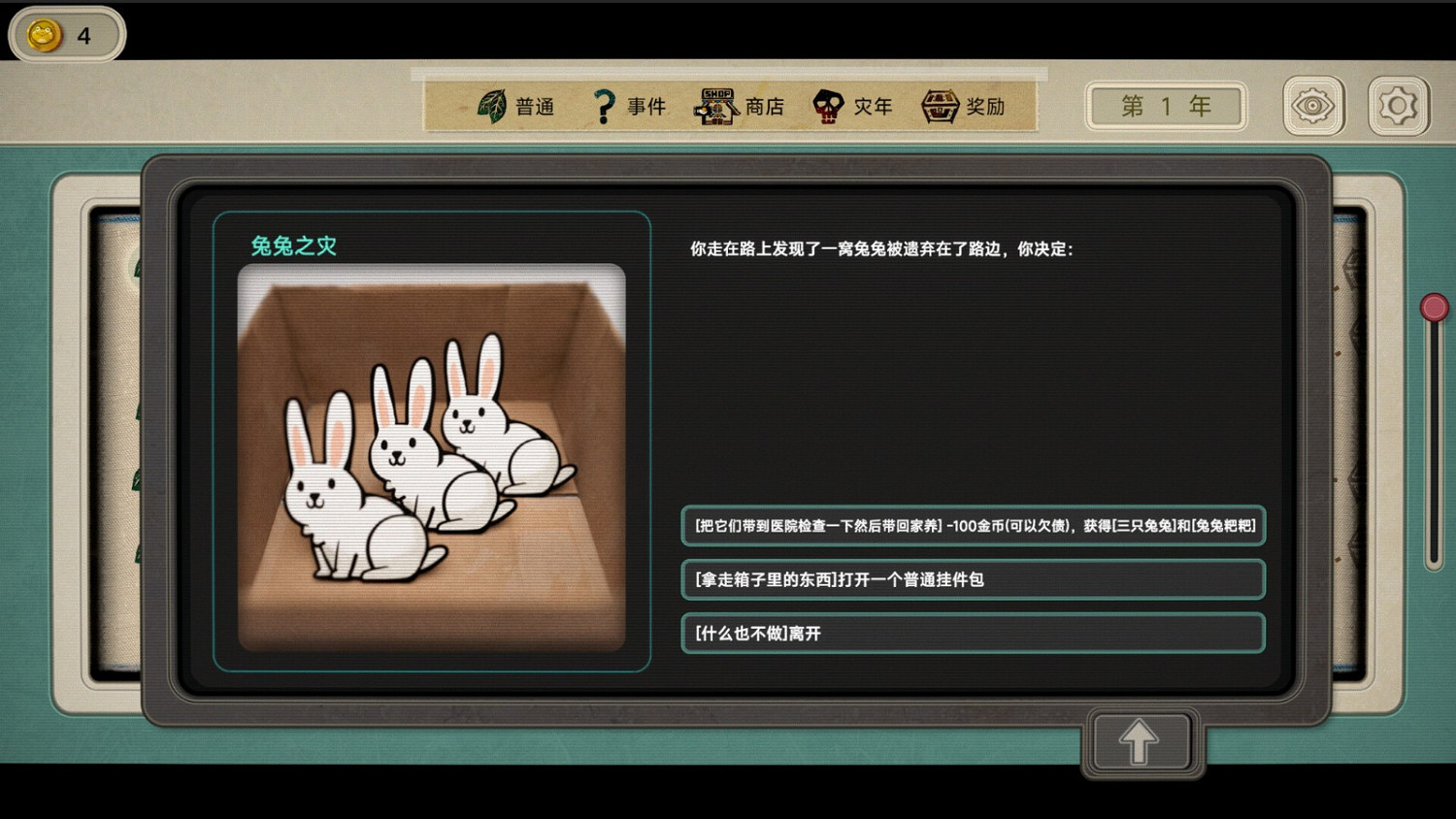
Task: Click the 什么也不做 leave option
Action: [971, 633]
